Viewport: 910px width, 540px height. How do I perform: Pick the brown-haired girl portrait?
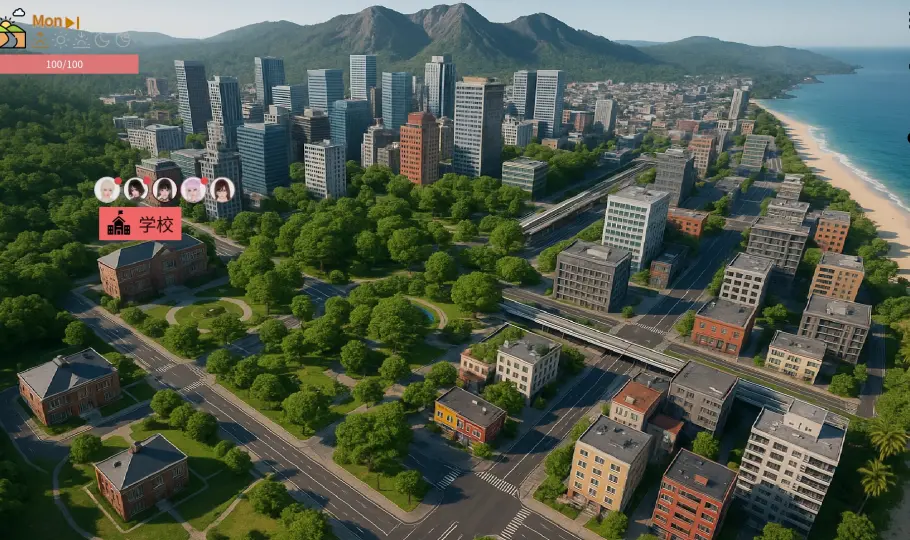pyautogui.click(x=222, y=189)
